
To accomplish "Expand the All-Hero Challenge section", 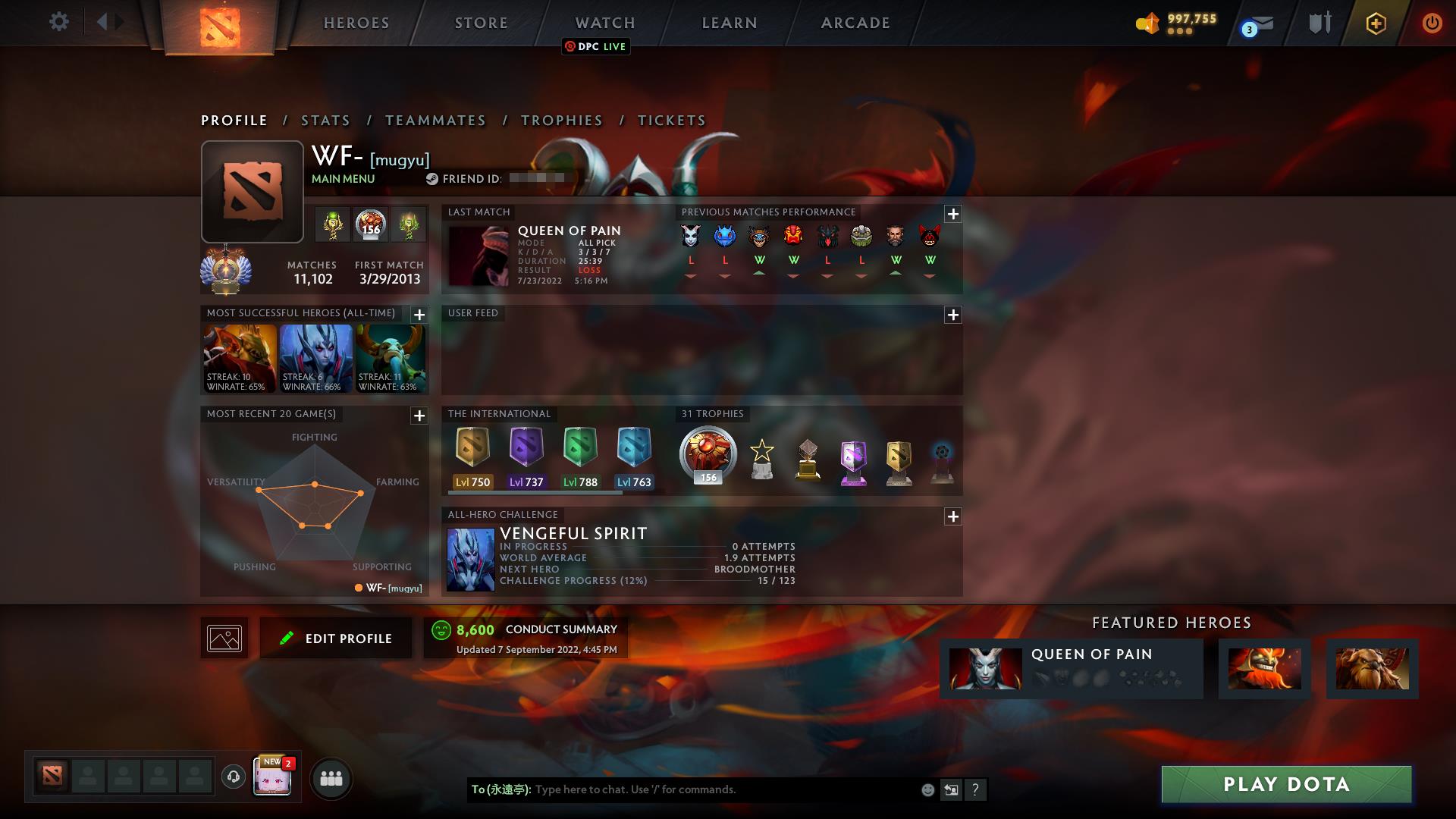I will click(x=953, y=517).
